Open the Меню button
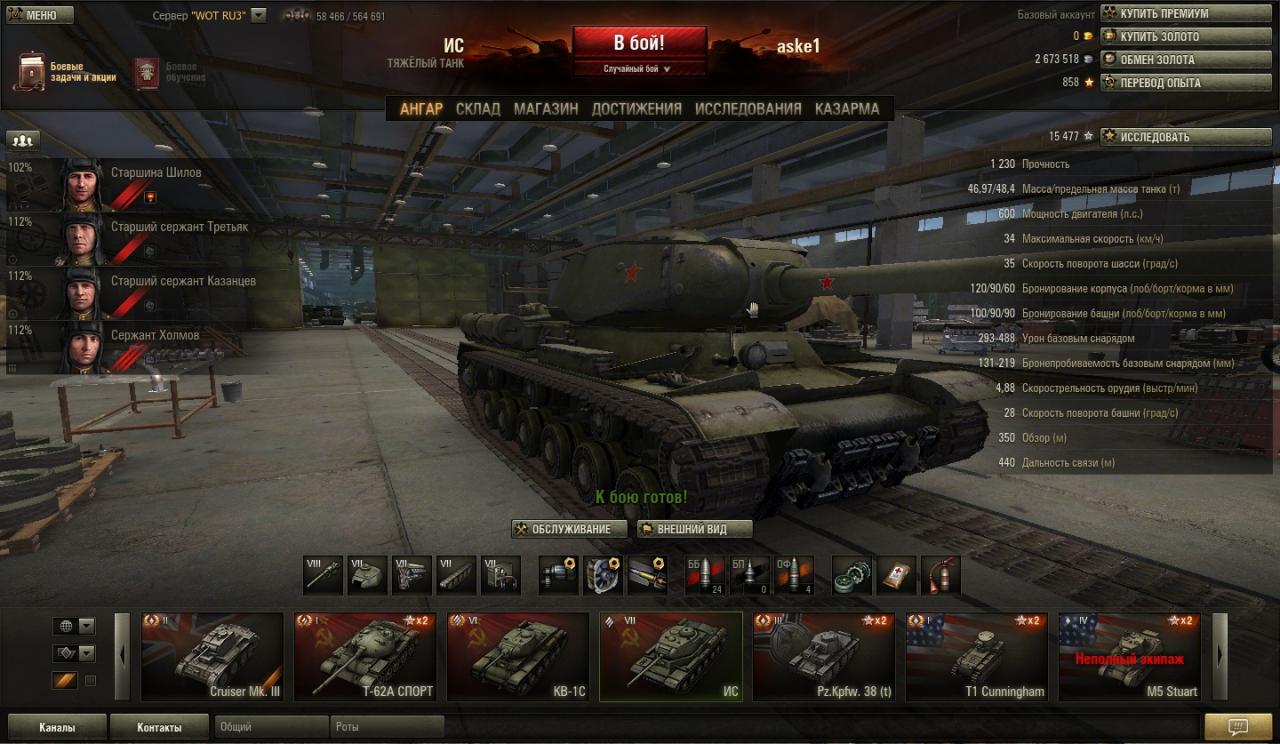This screenshot has height=744, width=1280. [40, 15]
